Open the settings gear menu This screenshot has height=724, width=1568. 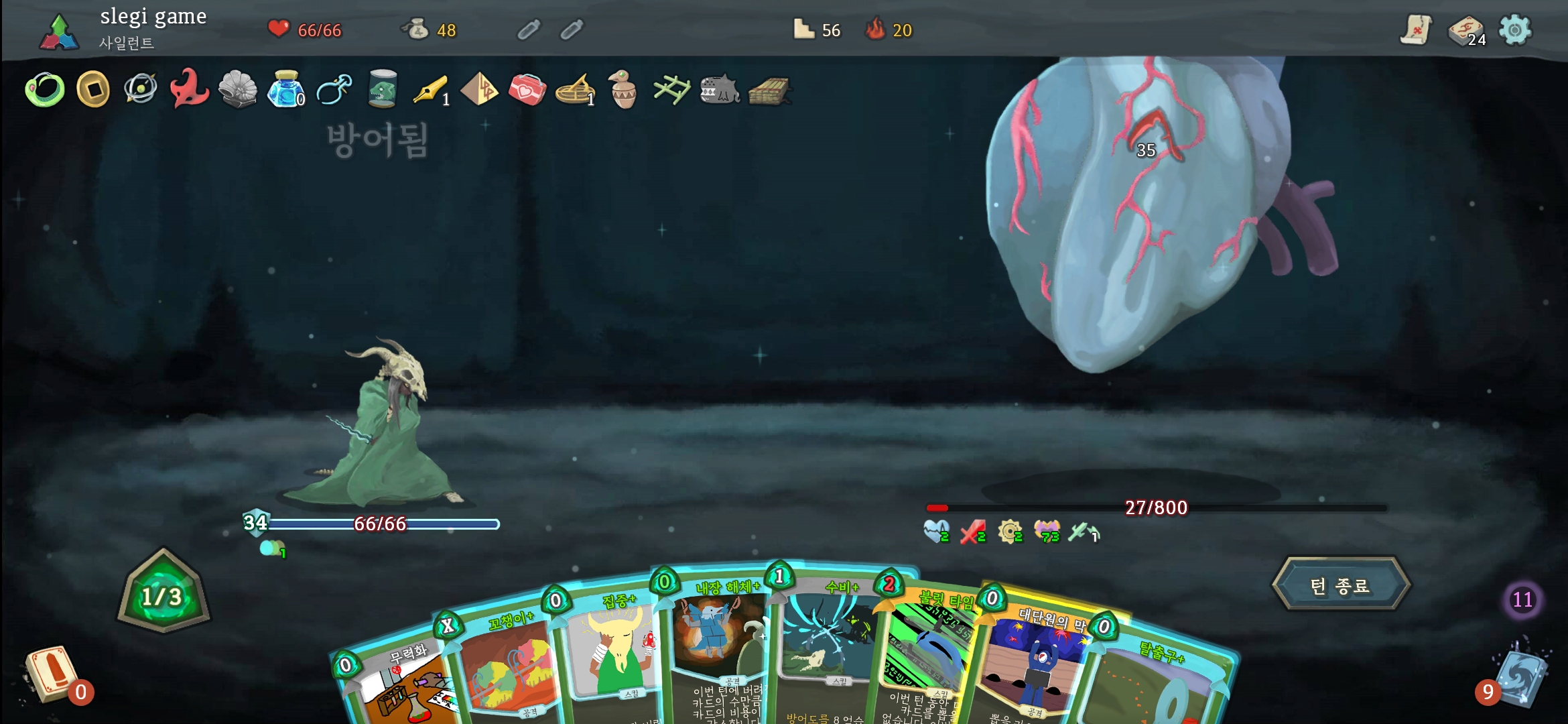(x=1515, y=30)
